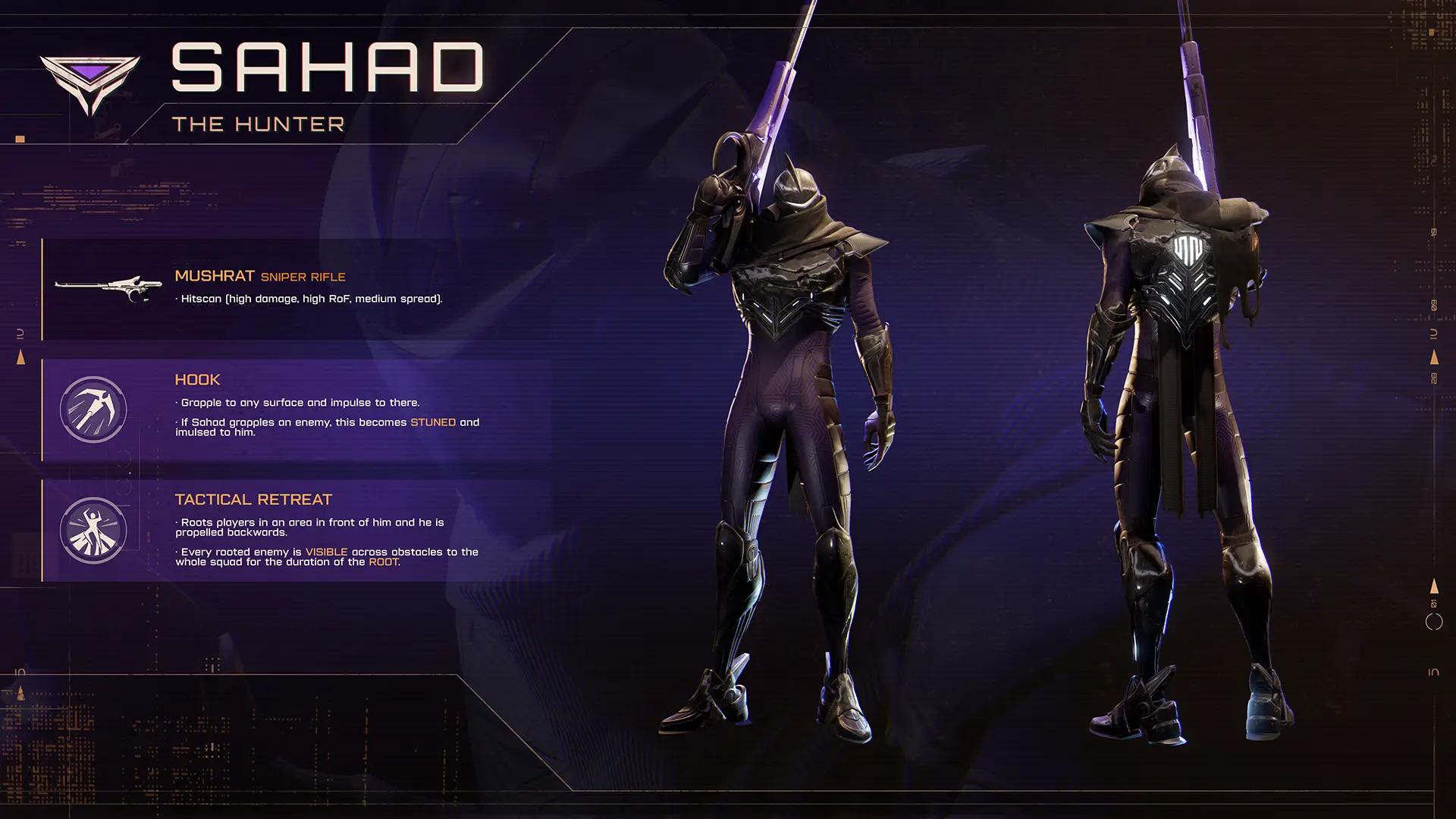This screenshot has height=819, width=1456.
Task: Click the triangular emblem beside Sahad's name
Action: coord(90,83)
